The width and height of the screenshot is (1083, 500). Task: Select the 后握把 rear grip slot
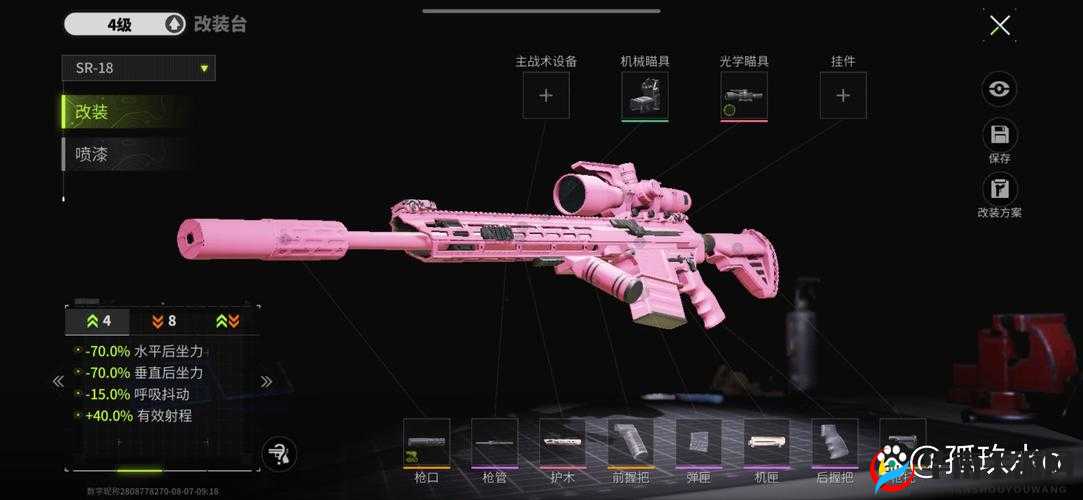tap(835, 443)
